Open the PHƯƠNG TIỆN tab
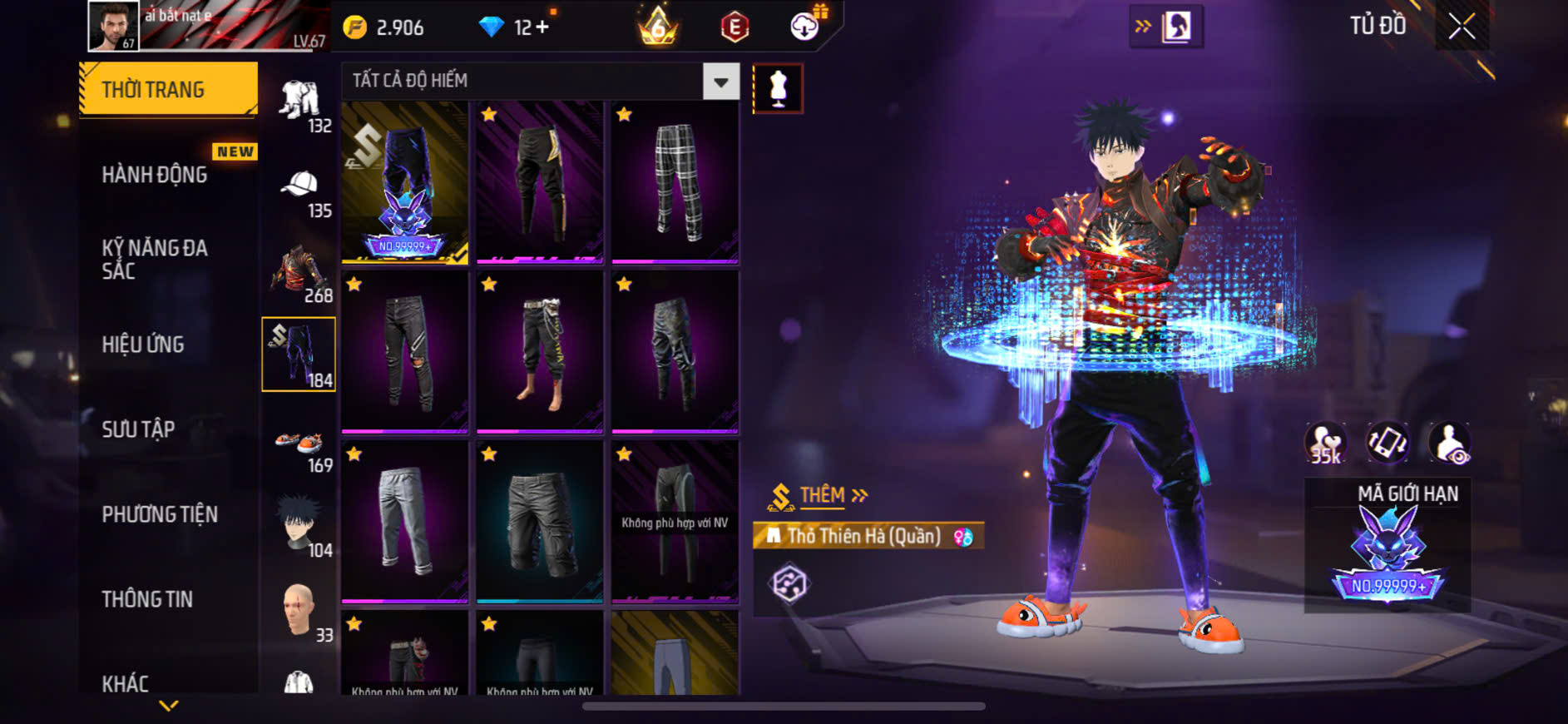 [x=160, y=514]
